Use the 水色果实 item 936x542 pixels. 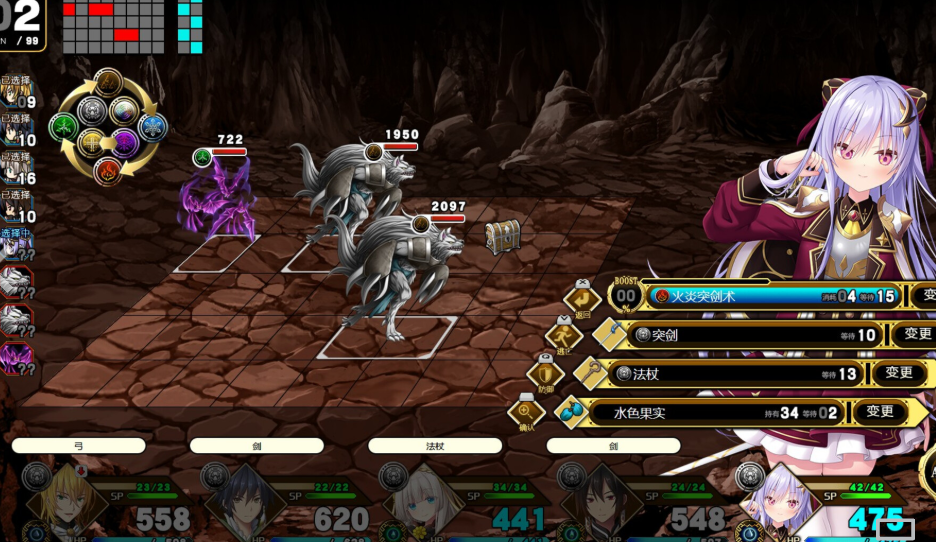click(715, 412)
